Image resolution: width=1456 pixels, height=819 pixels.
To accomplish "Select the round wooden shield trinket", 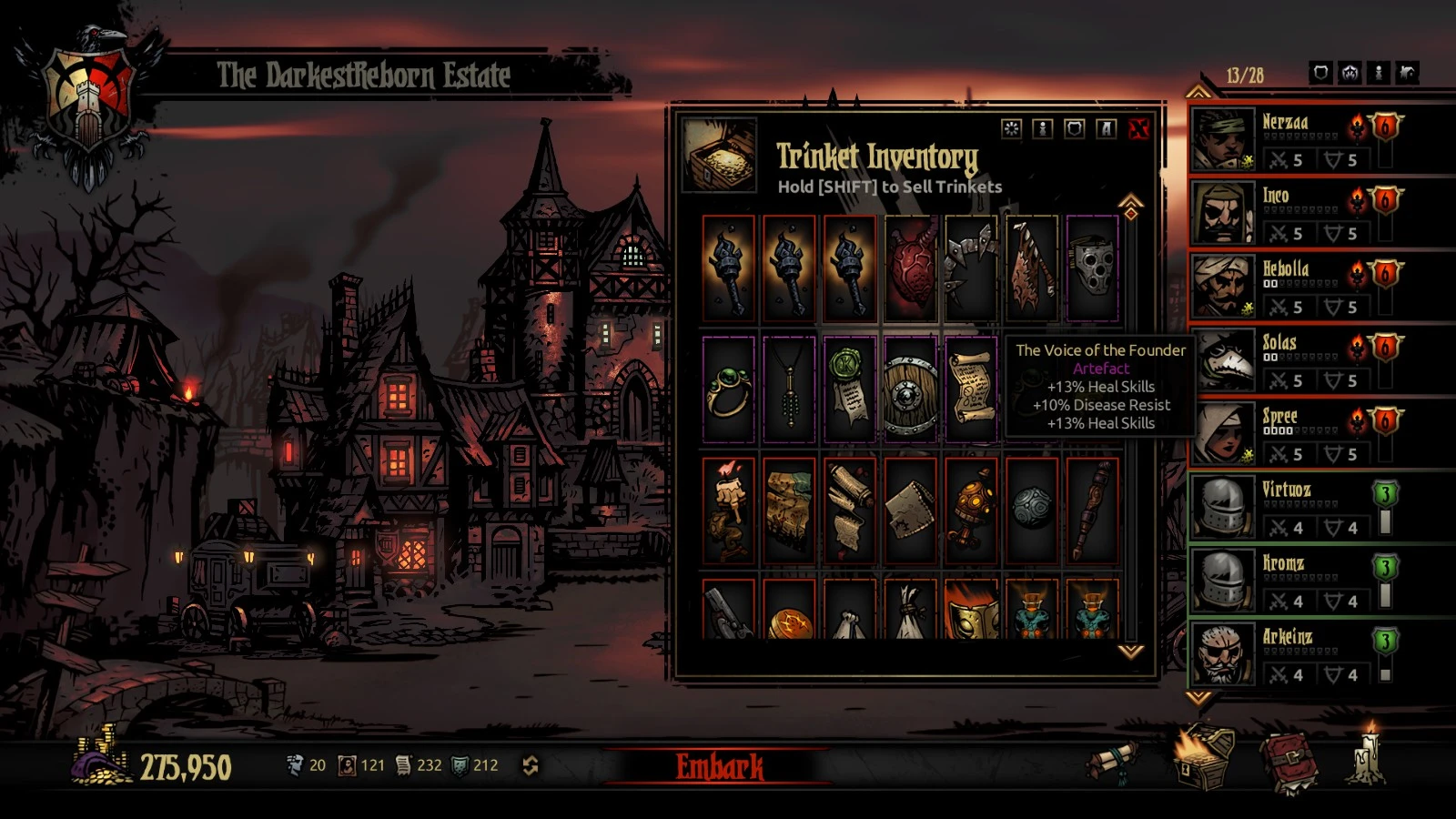I will [910, 390].
